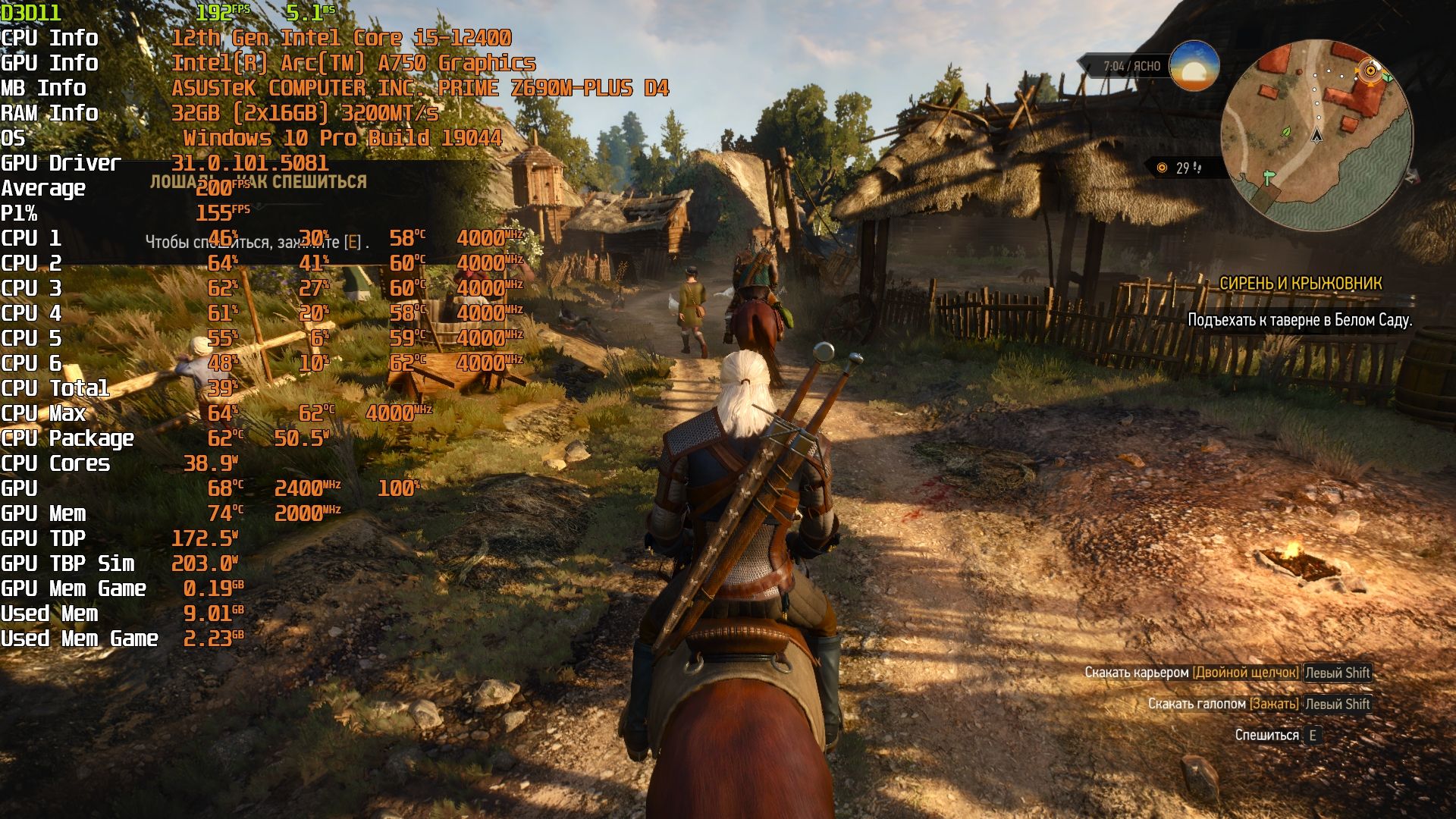Open the Сирень и крыжовник quest tracker
Viewport: 1456px width, 819px height.
1300,284
